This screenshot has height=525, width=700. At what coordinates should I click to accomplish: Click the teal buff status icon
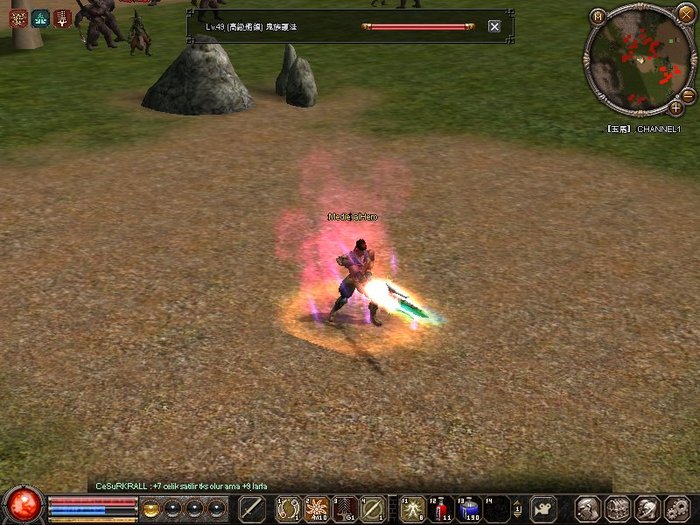tap(40, 17)
